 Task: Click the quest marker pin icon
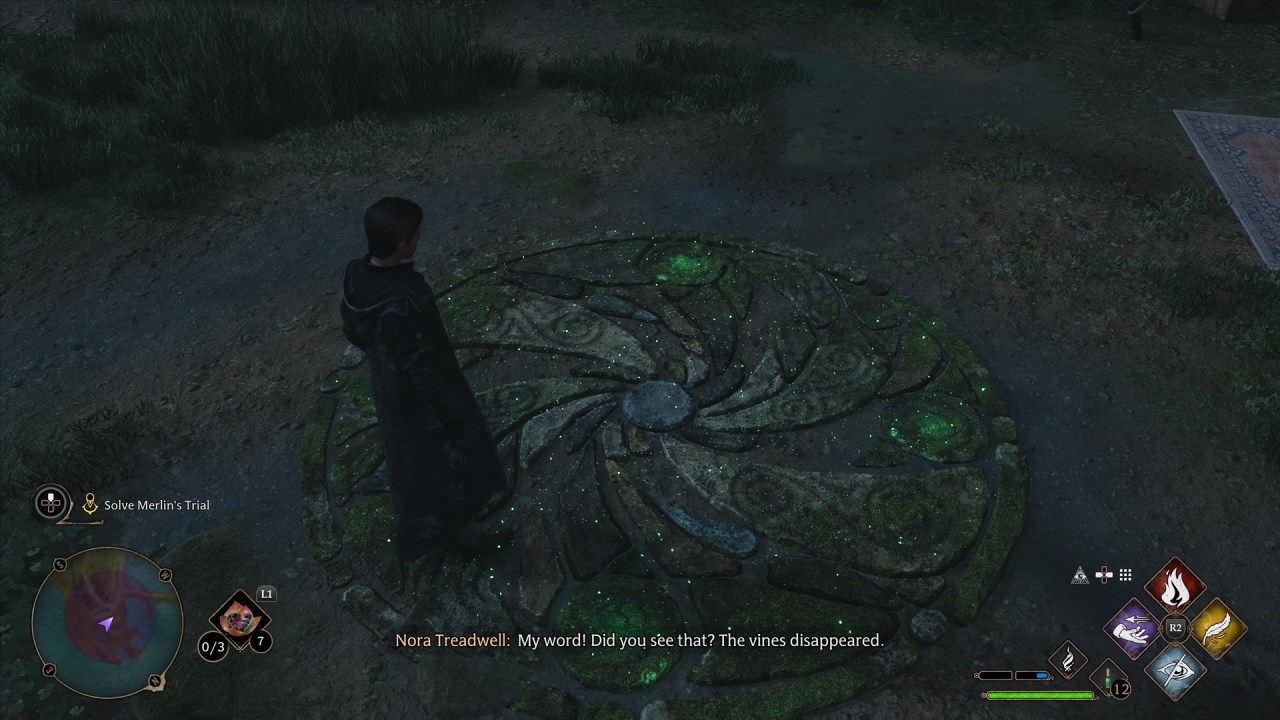(x=88, y=505)
